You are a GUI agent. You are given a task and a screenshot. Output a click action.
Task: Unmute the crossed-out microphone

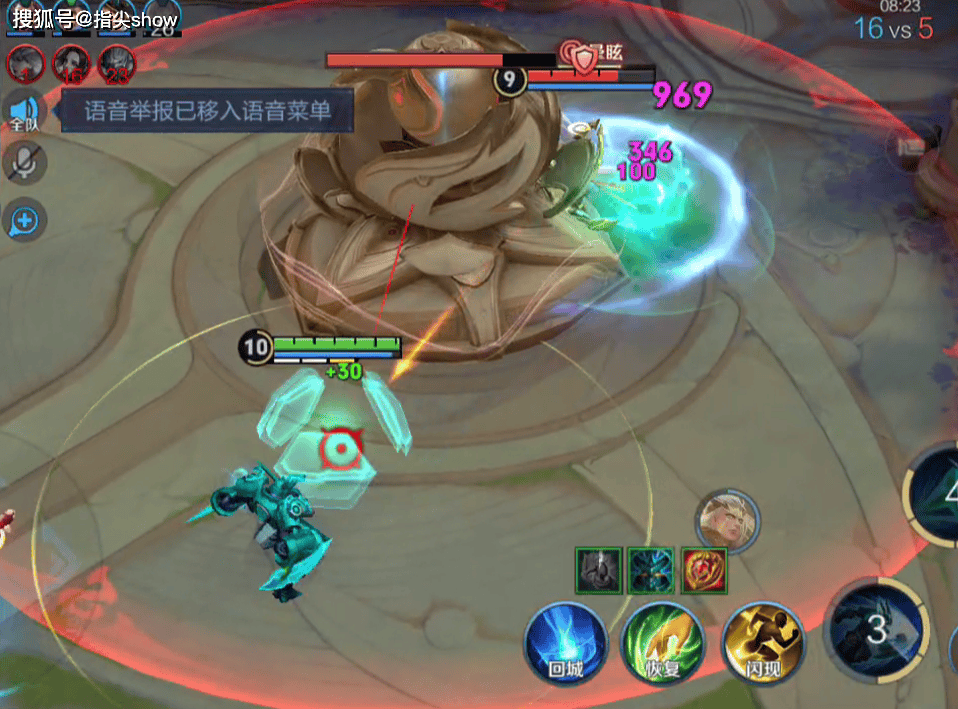click(x=24, y=163)
